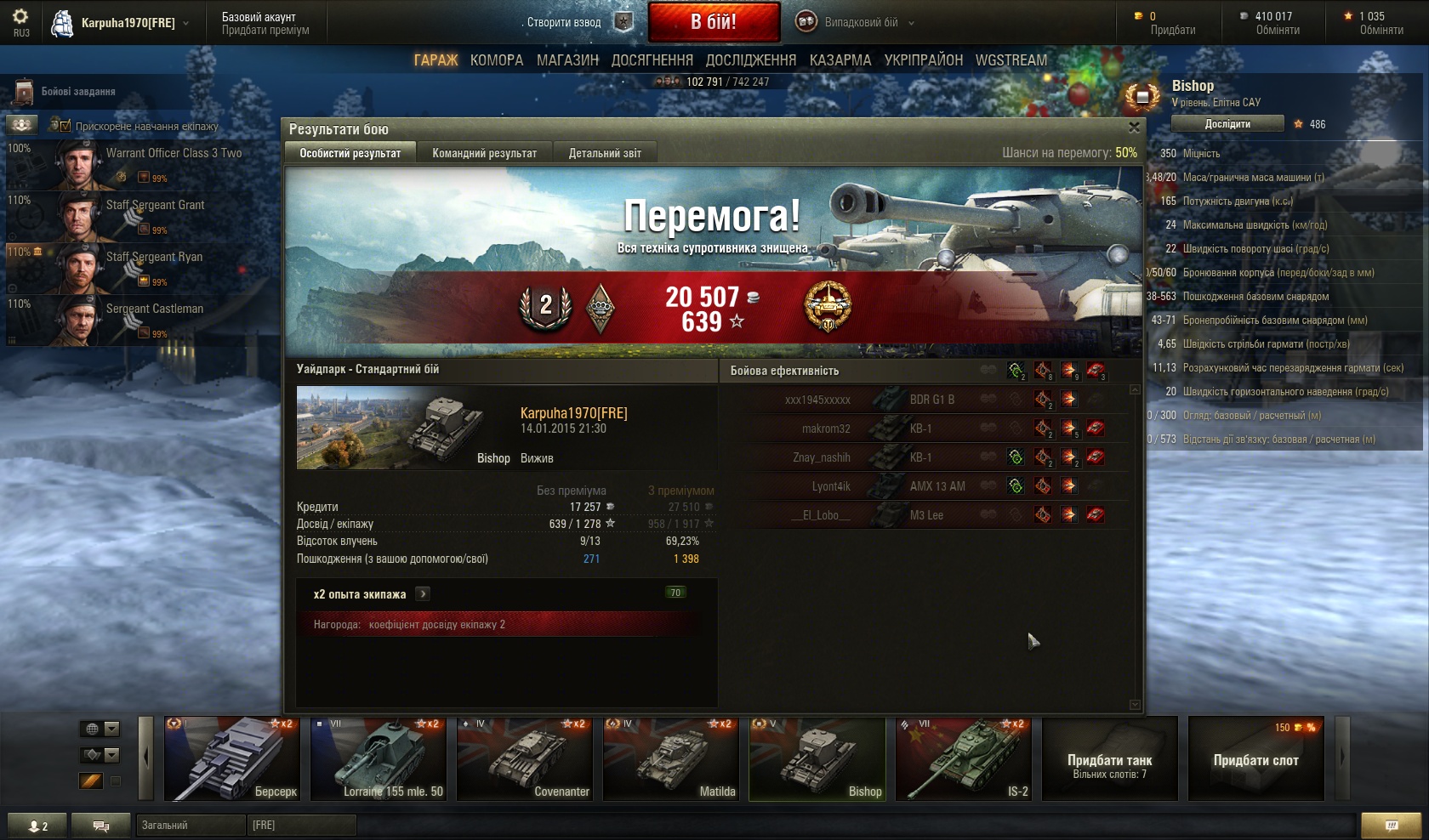The height and width of the screenshot is (840, 1429).
Task: Start battle with the red В бій! button
Action: click(x=714, y=22)
